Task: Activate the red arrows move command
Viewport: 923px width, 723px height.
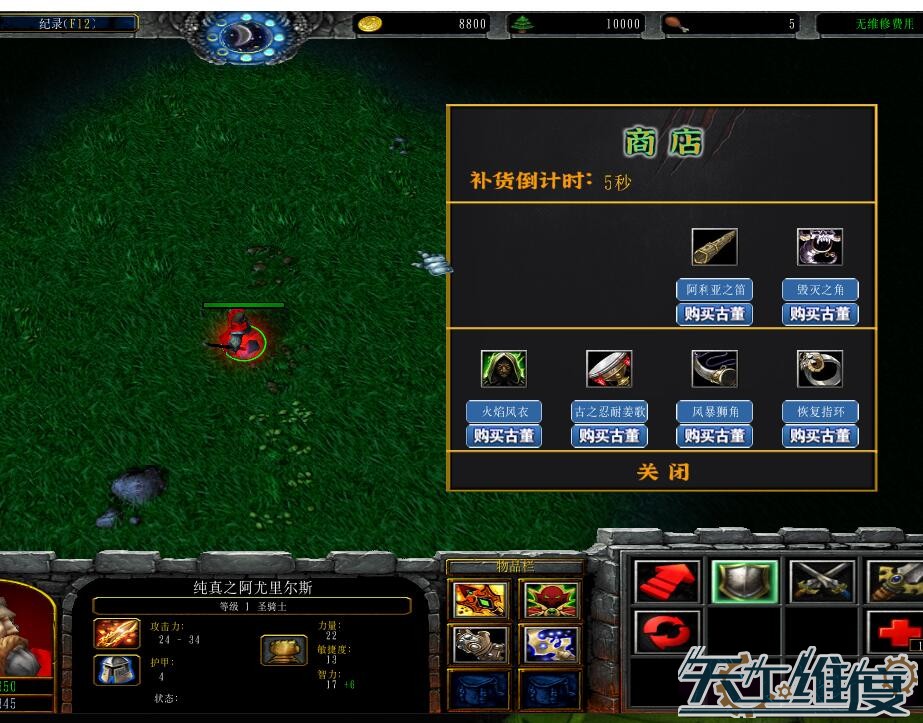Action: (668, 582)
